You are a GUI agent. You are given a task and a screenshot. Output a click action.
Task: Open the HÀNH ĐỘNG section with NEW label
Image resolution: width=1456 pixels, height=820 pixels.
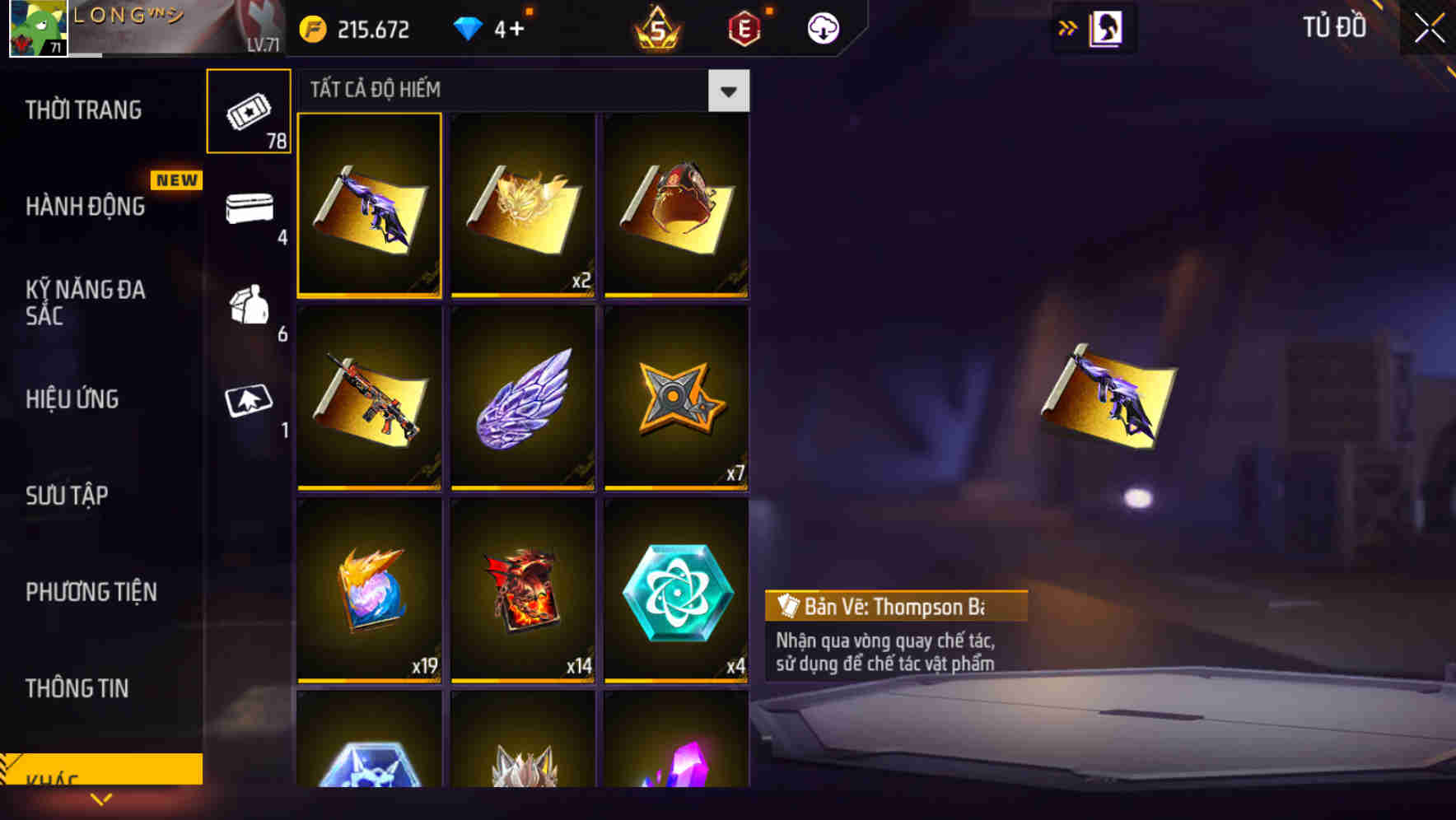click(86, 207)
